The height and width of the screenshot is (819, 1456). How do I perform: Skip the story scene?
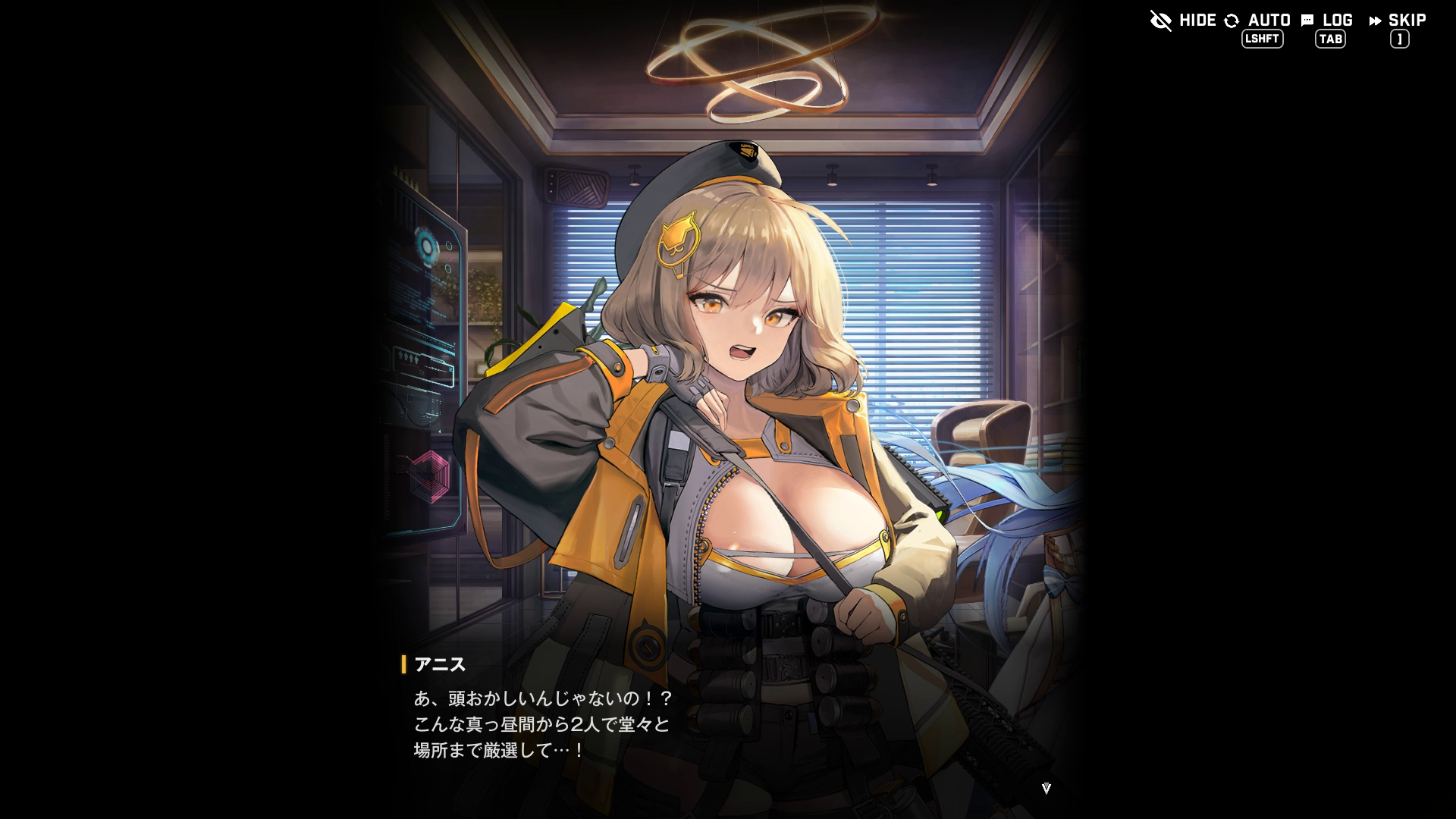point(1398,20)
